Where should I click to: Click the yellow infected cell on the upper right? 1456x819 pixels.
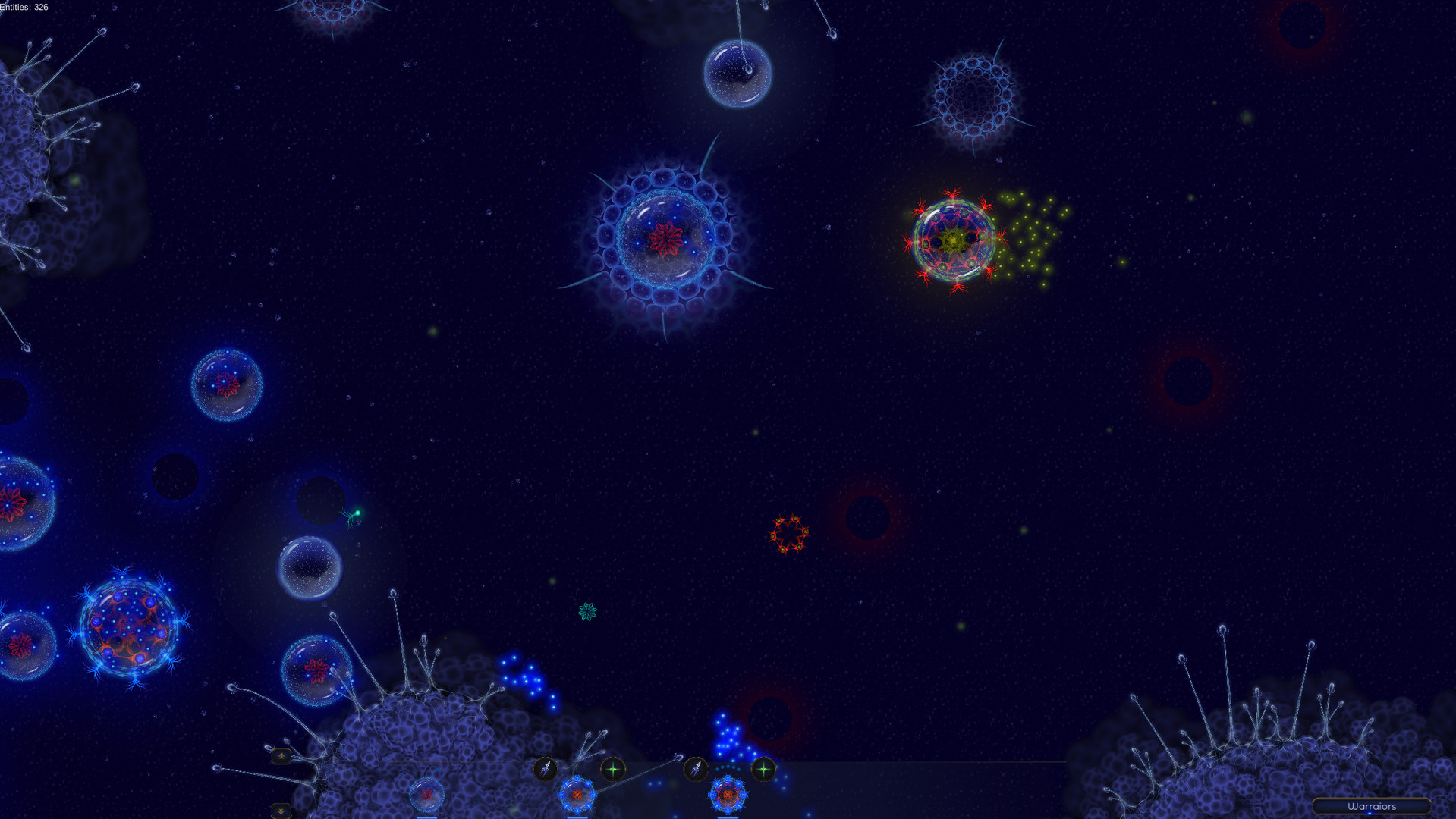point(952,241)
